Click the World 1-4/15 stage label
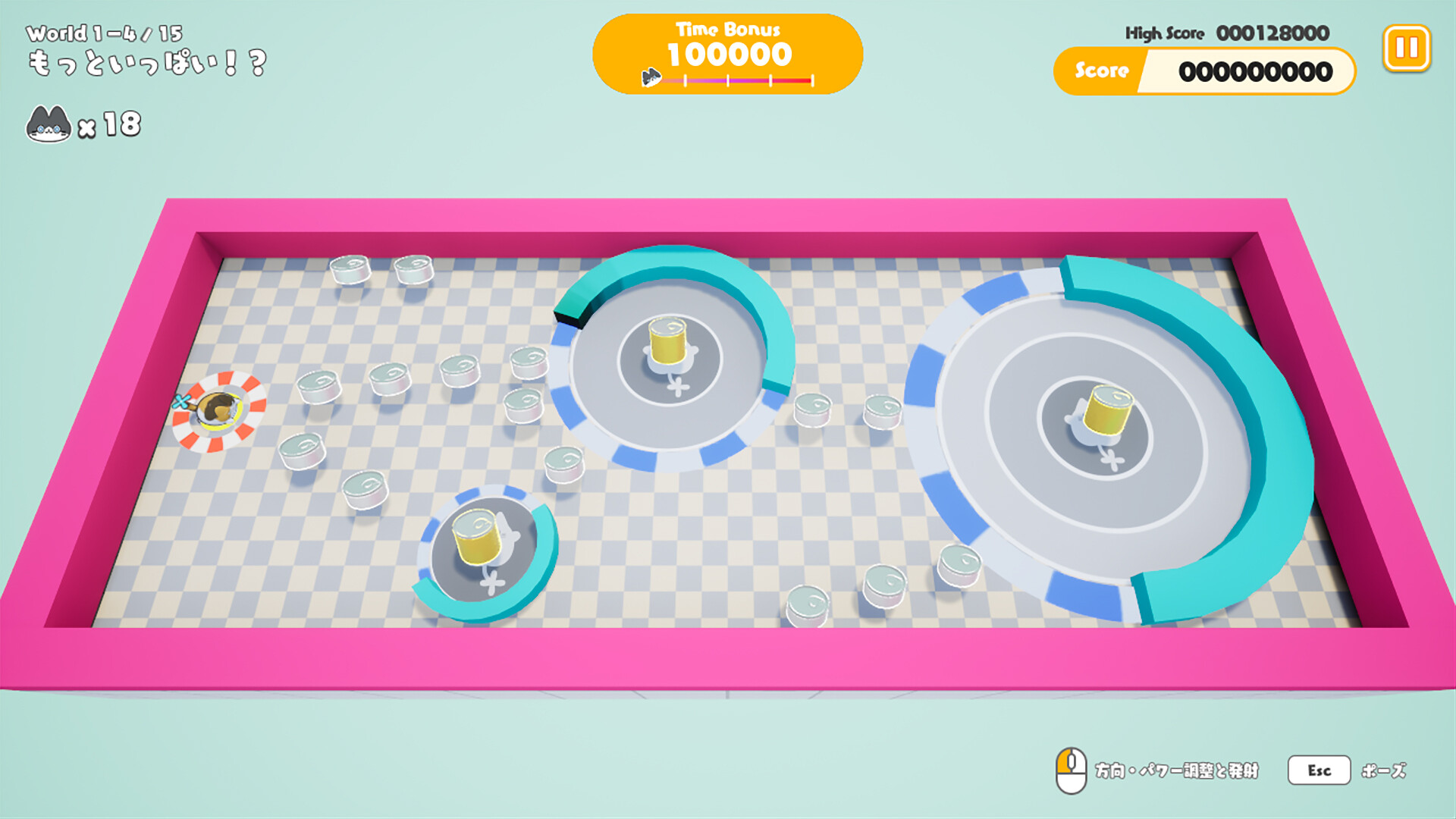Viewport: 1456px width, 819px height. (106, 33)
